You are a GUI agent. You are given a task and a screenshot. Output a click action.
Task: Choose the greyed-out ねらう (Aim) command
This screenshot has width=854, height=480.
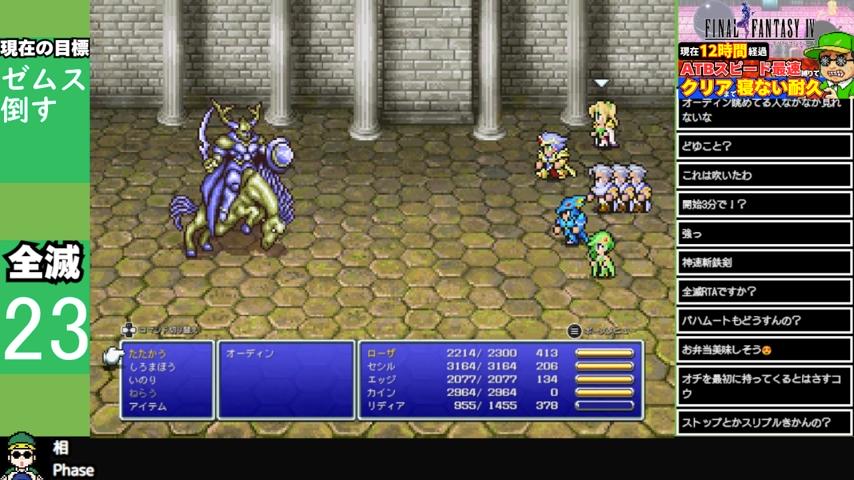142,393
